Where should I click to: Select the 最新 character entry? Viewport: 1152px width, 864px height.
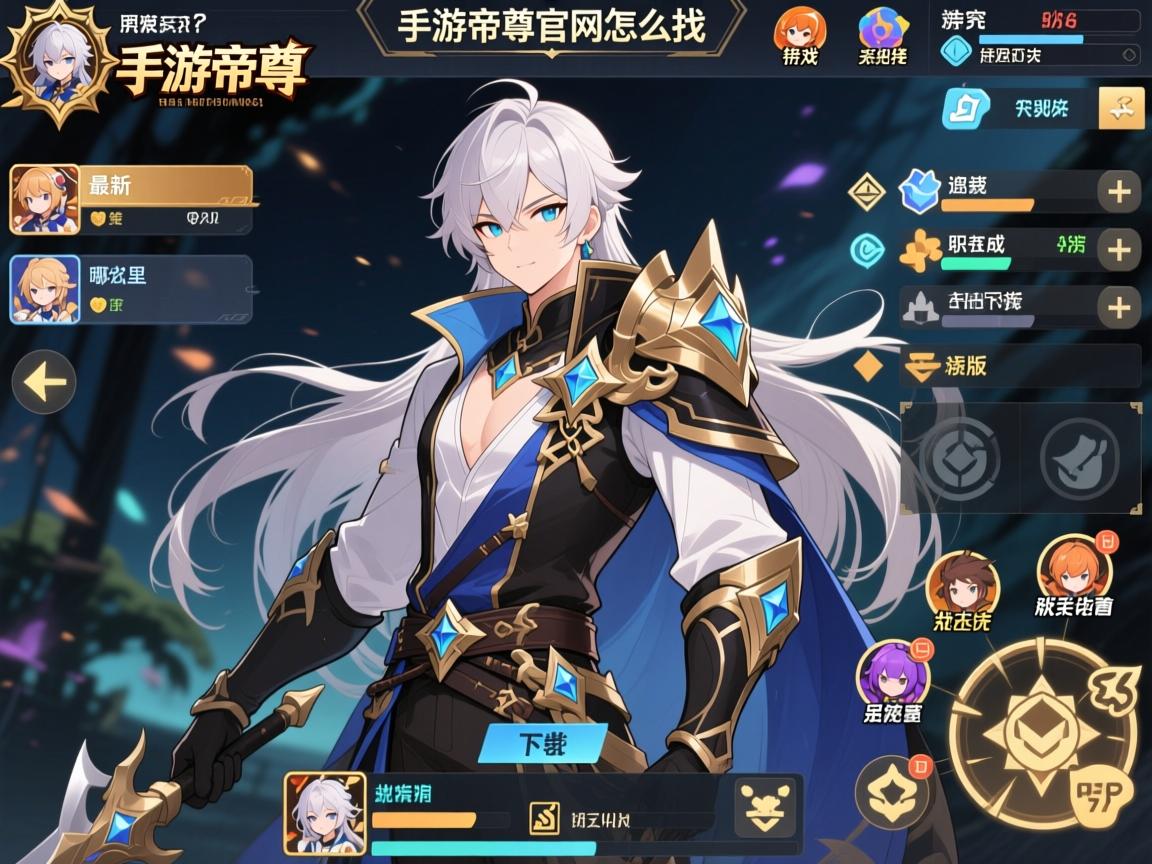click(130, 200)
